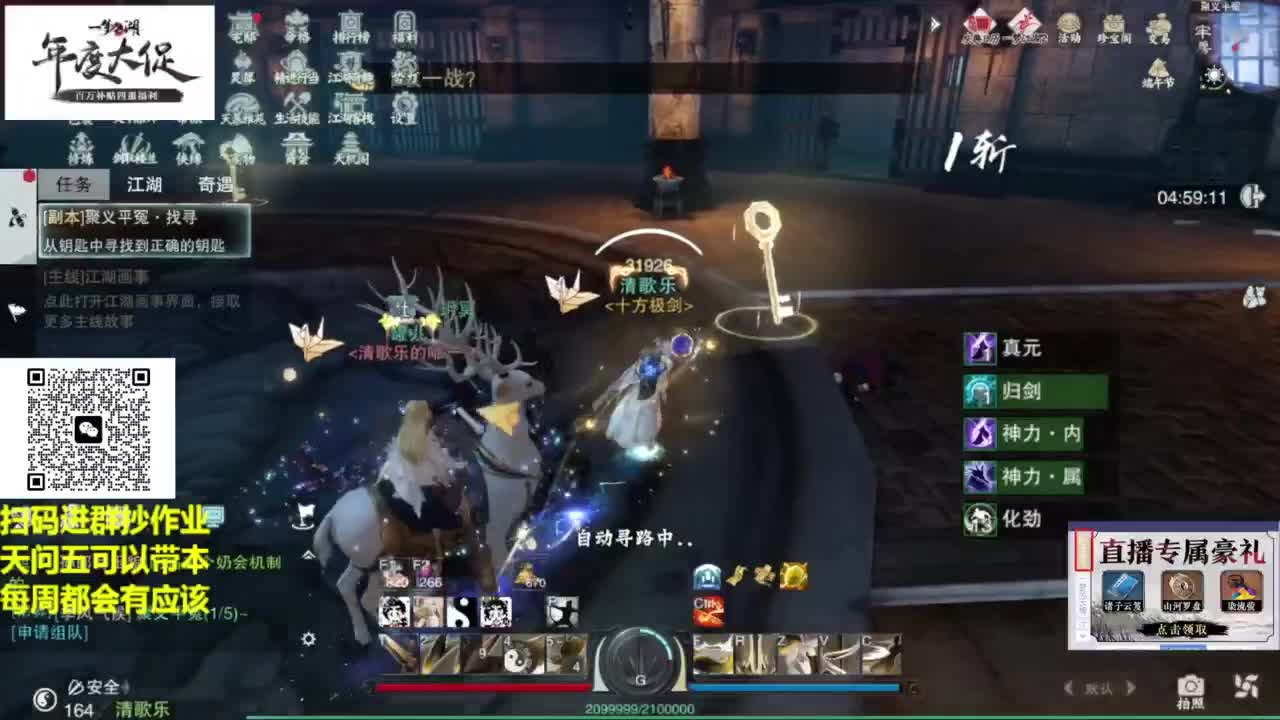
Task: Toggle the highlighted 归剑 option in the skill list
Action: [x=1035, y=392]
